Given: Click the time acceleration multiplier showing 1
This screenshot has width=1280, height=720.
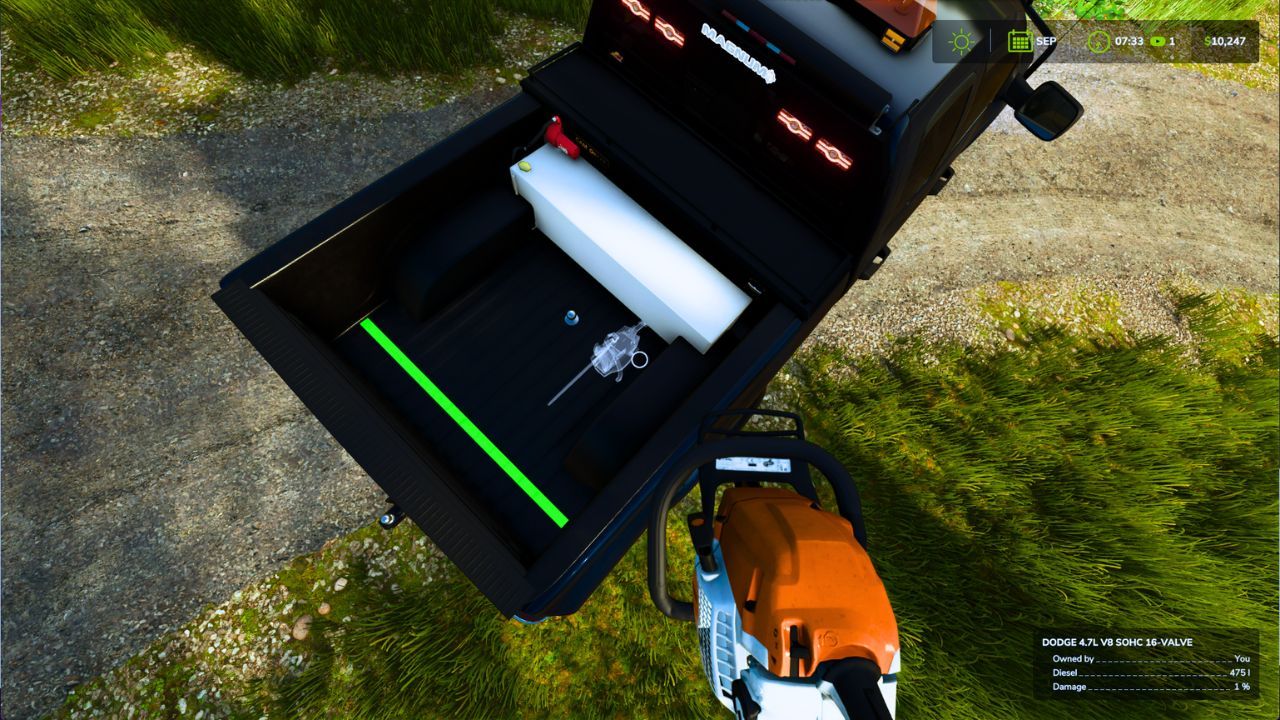Looking at the screenshot, I should 1174,41.
